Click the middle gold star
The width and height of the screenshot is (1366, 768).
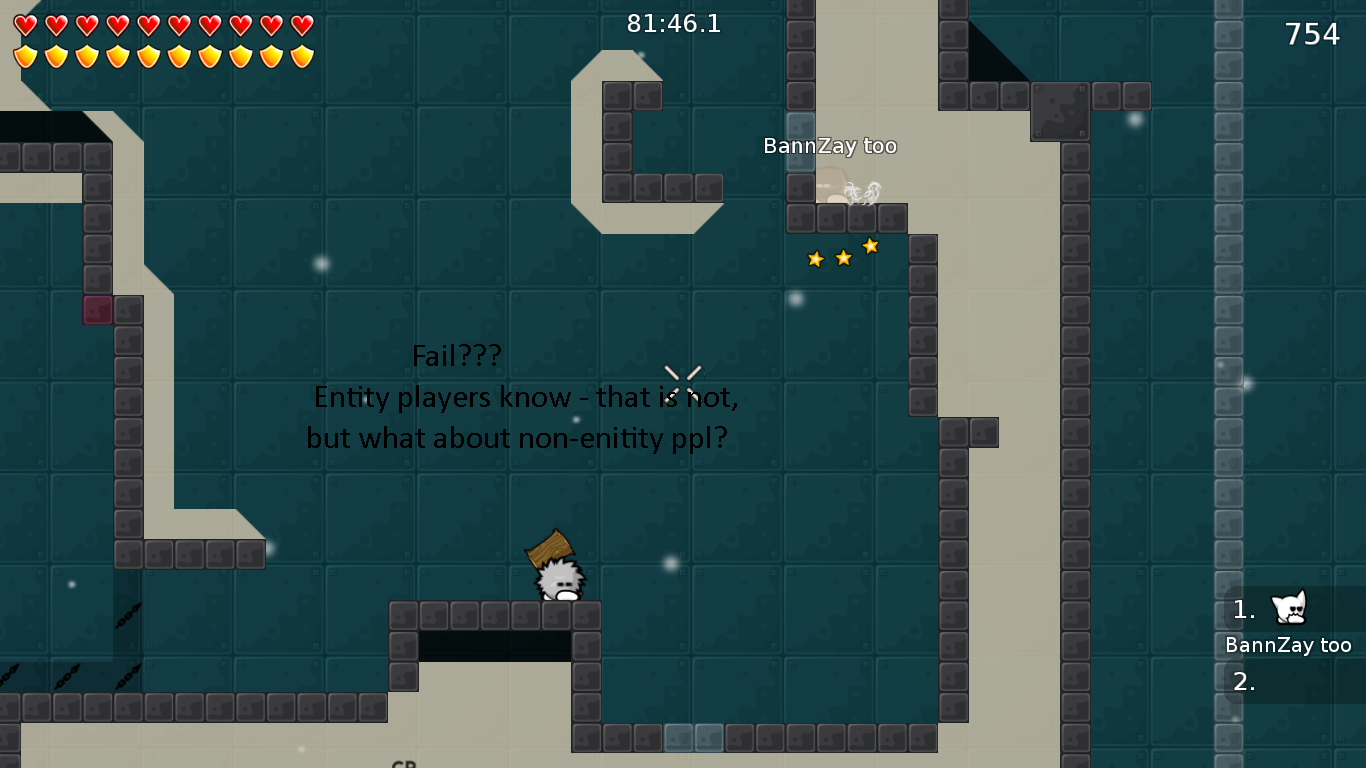(843, 258)
